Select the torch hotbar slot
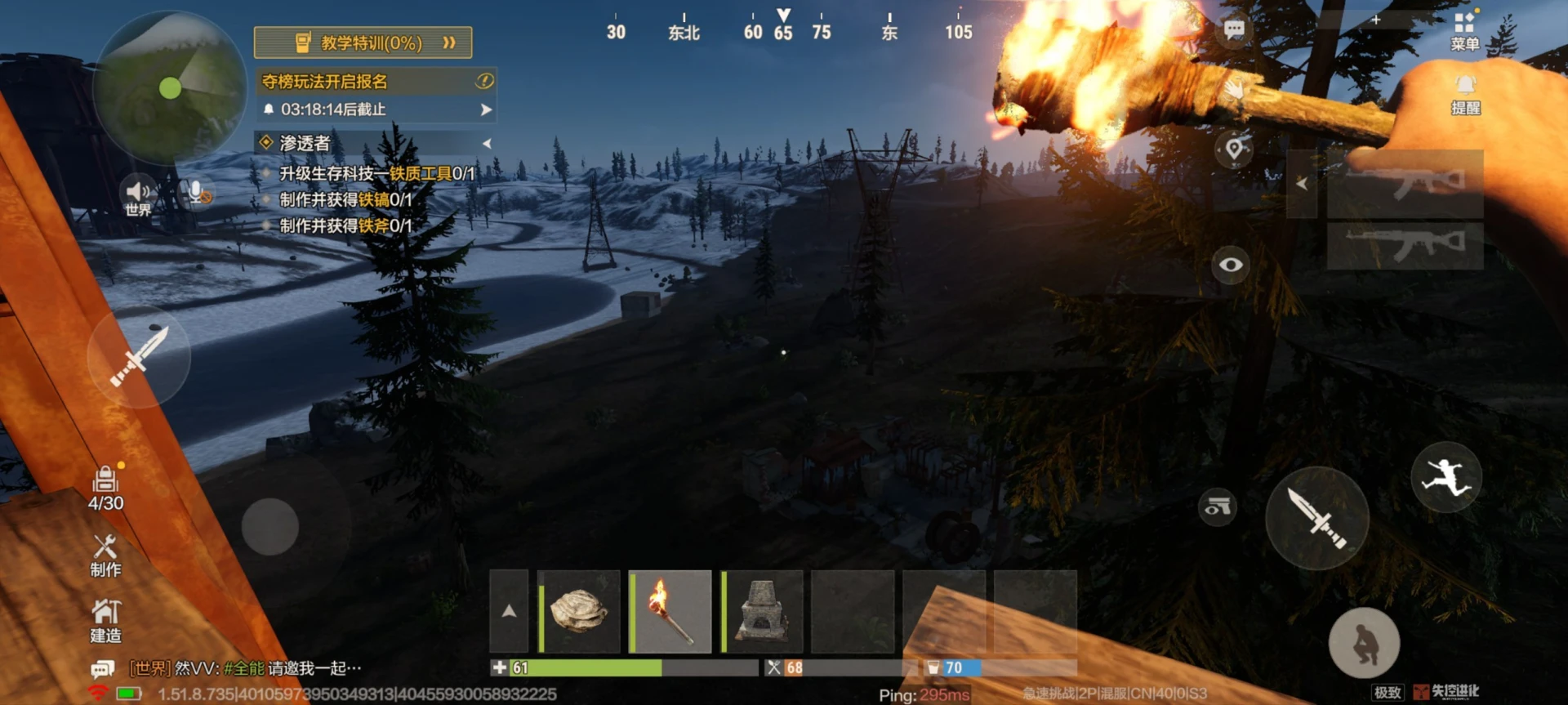Viewport: 1568px width, 705px height. (670, 612)
